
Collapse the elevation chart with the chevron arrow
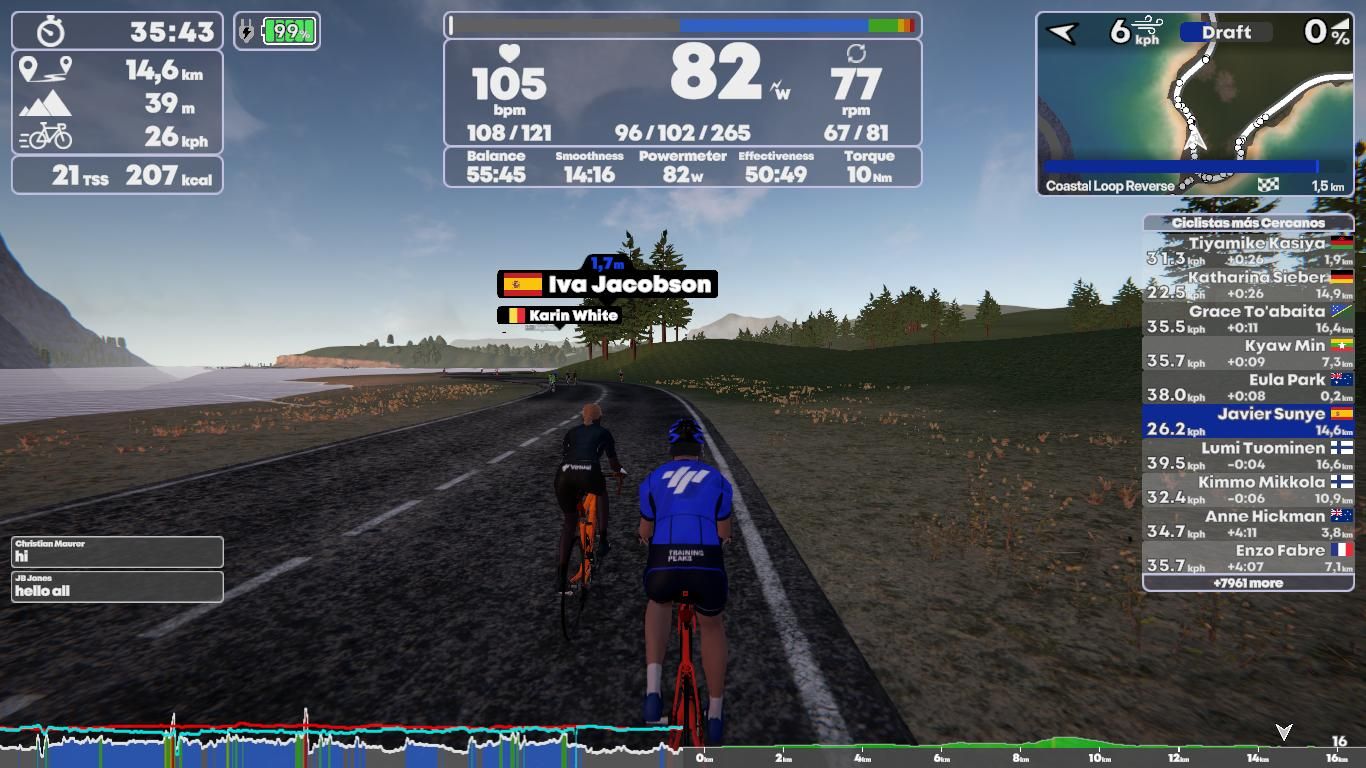(x=1283, y=729)
